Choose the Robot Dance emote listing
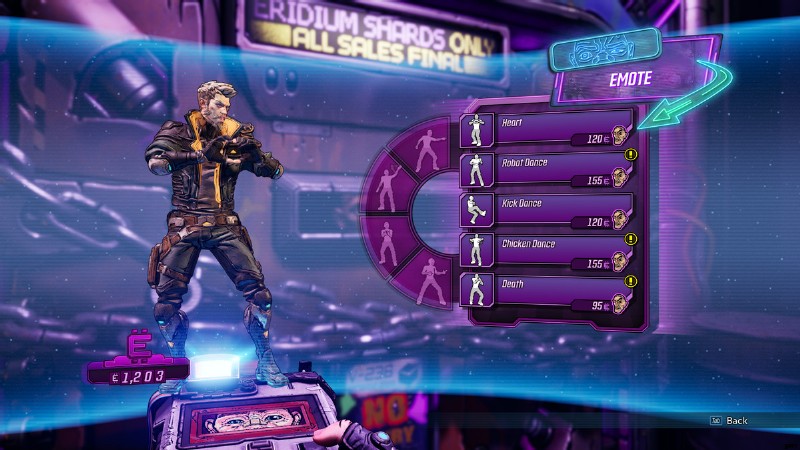 tap(547, 170)
